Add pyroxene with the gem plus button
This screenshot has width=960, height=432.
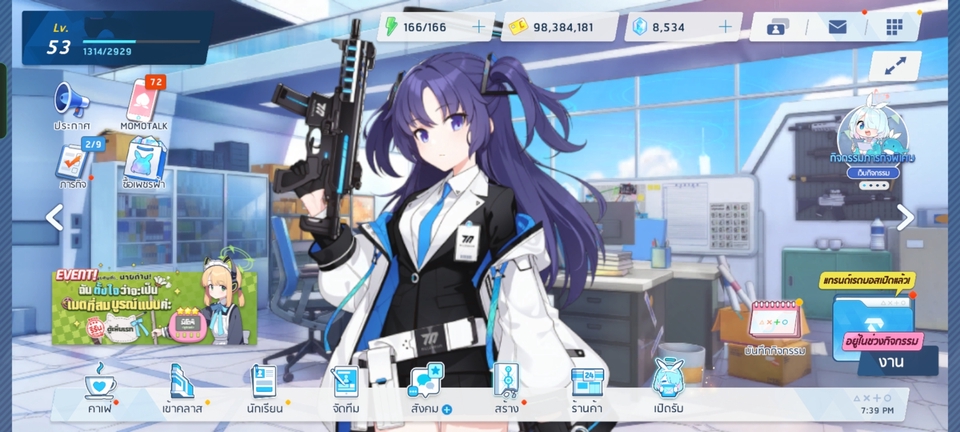tap(725, 27)
